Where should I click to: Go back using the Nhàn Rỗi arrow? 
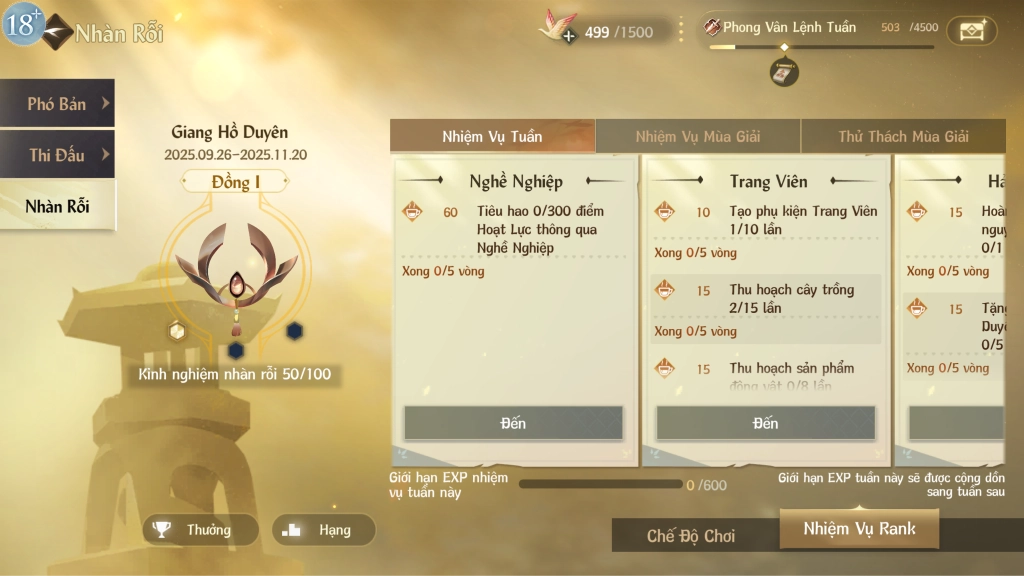pyautogui.click(x=58, y=32)
